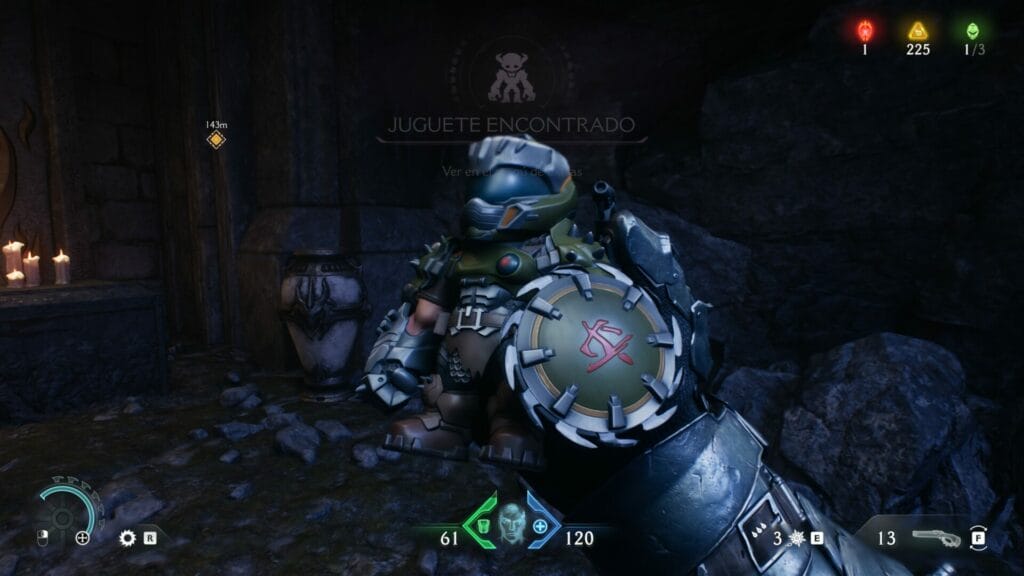Select the yellow gold triangle currency icon
The image size is (1024, 576).
[x=917, y=30]
